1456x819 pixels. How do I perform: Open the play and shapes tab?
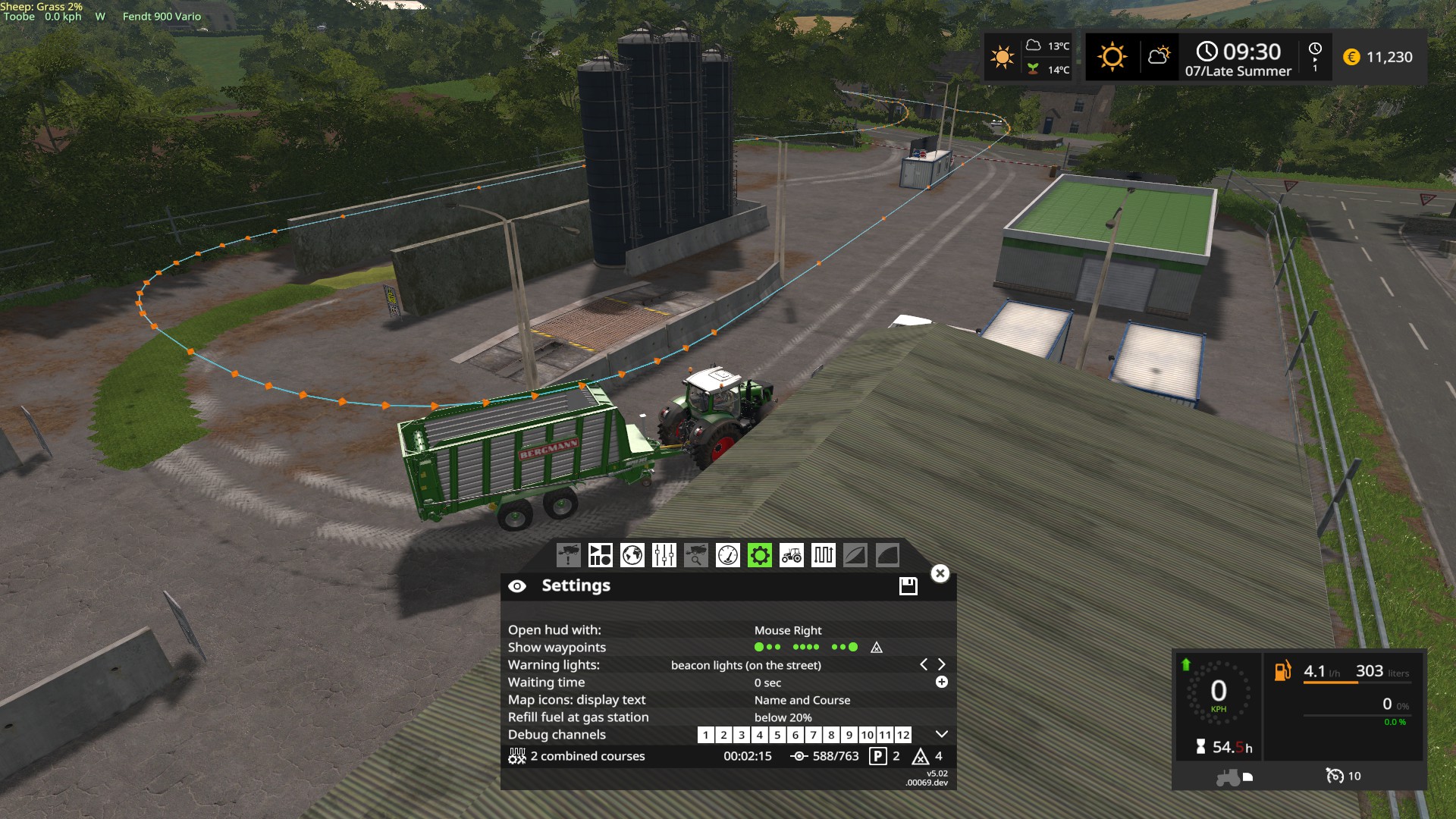click(600, 555)
